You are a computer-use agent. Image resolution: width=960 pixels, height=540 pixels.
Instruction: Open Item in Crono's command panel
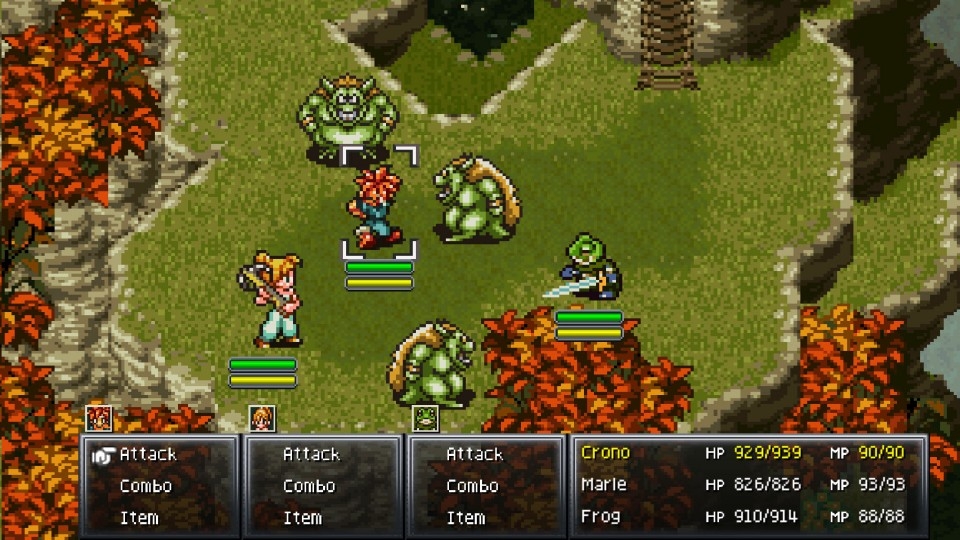139,518
